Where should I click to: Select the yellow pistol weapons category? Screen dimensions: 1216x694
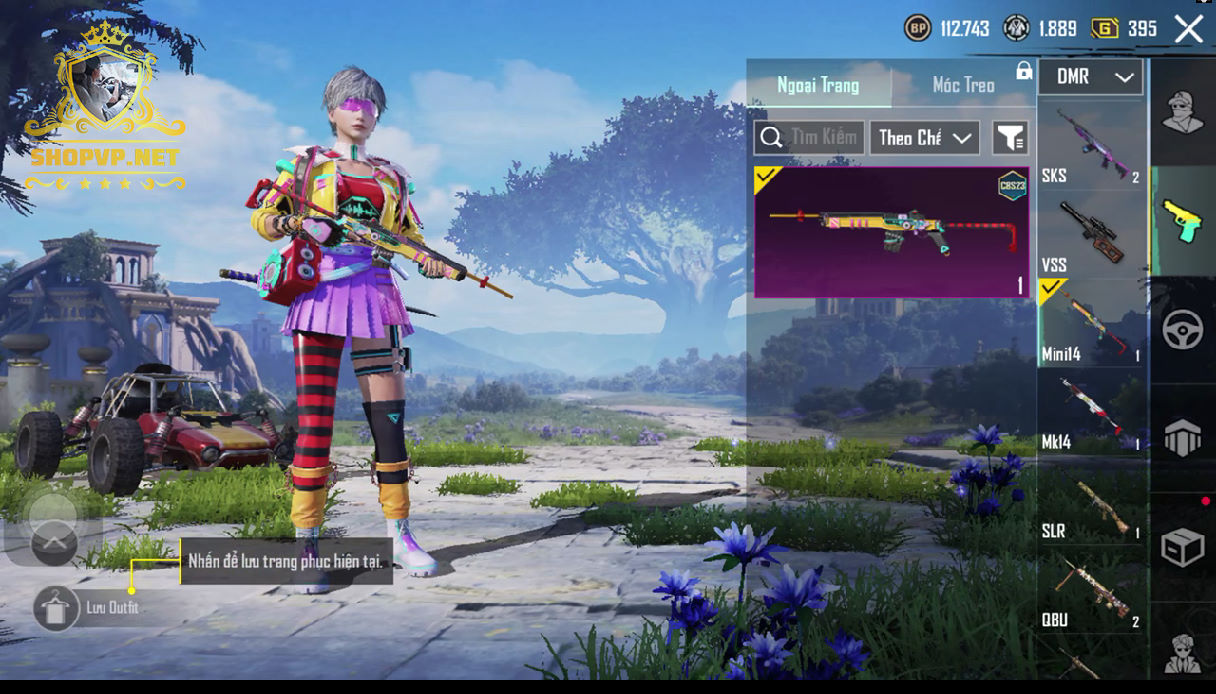1182,220
